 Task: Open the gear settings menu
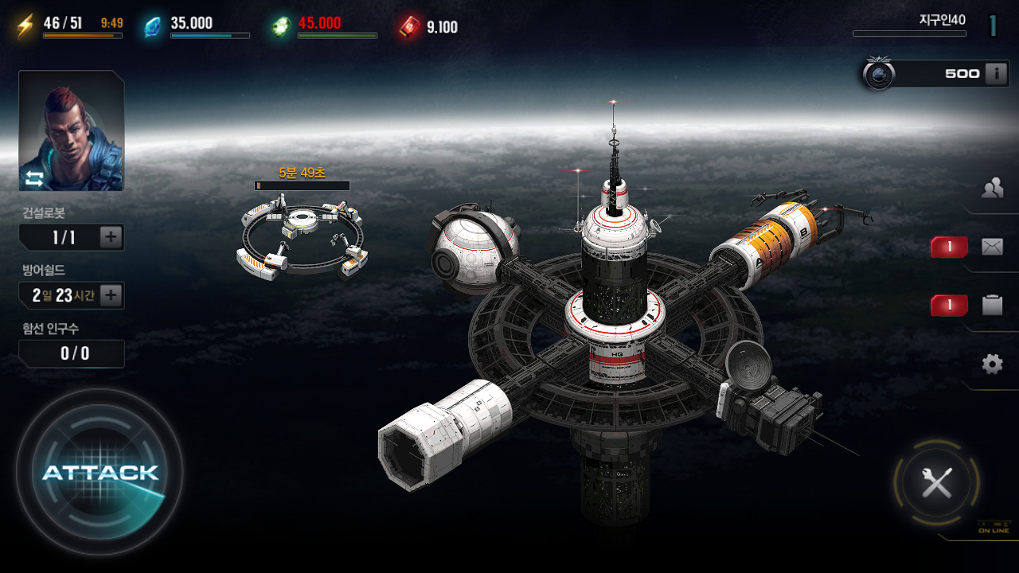(x=991, y=364)
